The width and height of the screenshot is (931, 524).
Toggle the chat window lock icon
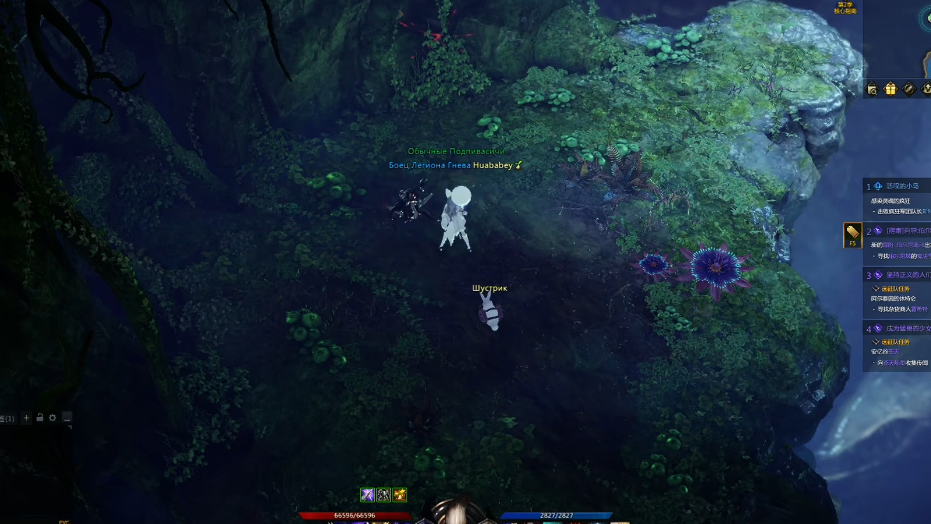coord(40,417)
